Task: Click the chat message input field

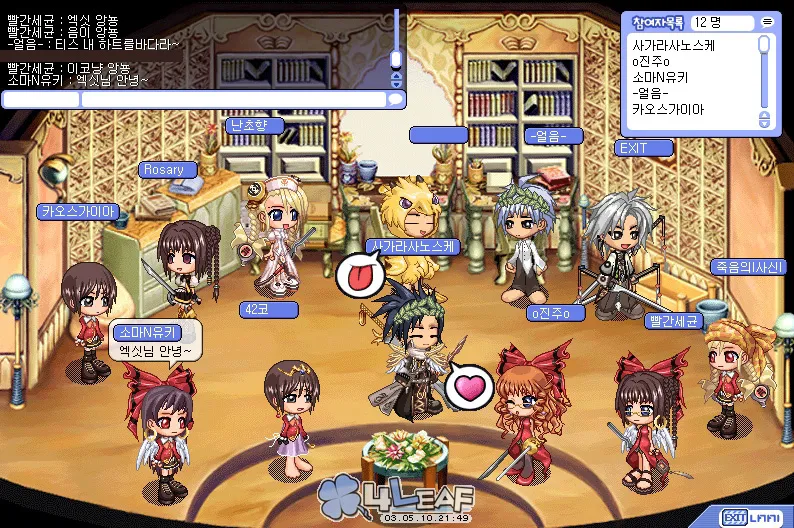Action: point(233,99)
